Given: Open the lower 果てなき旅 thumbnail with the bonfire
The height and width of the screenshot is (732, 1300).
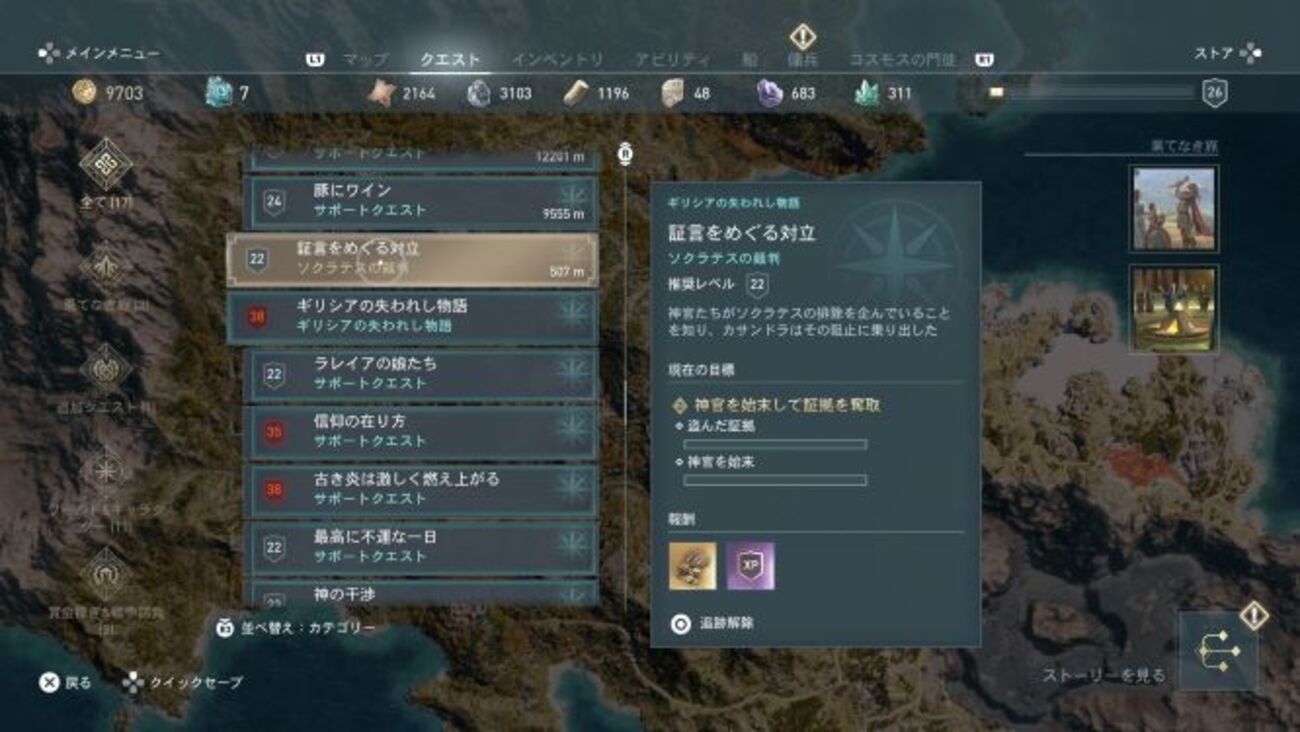Looking at the screenshot, I should [x=1174, y=307].
